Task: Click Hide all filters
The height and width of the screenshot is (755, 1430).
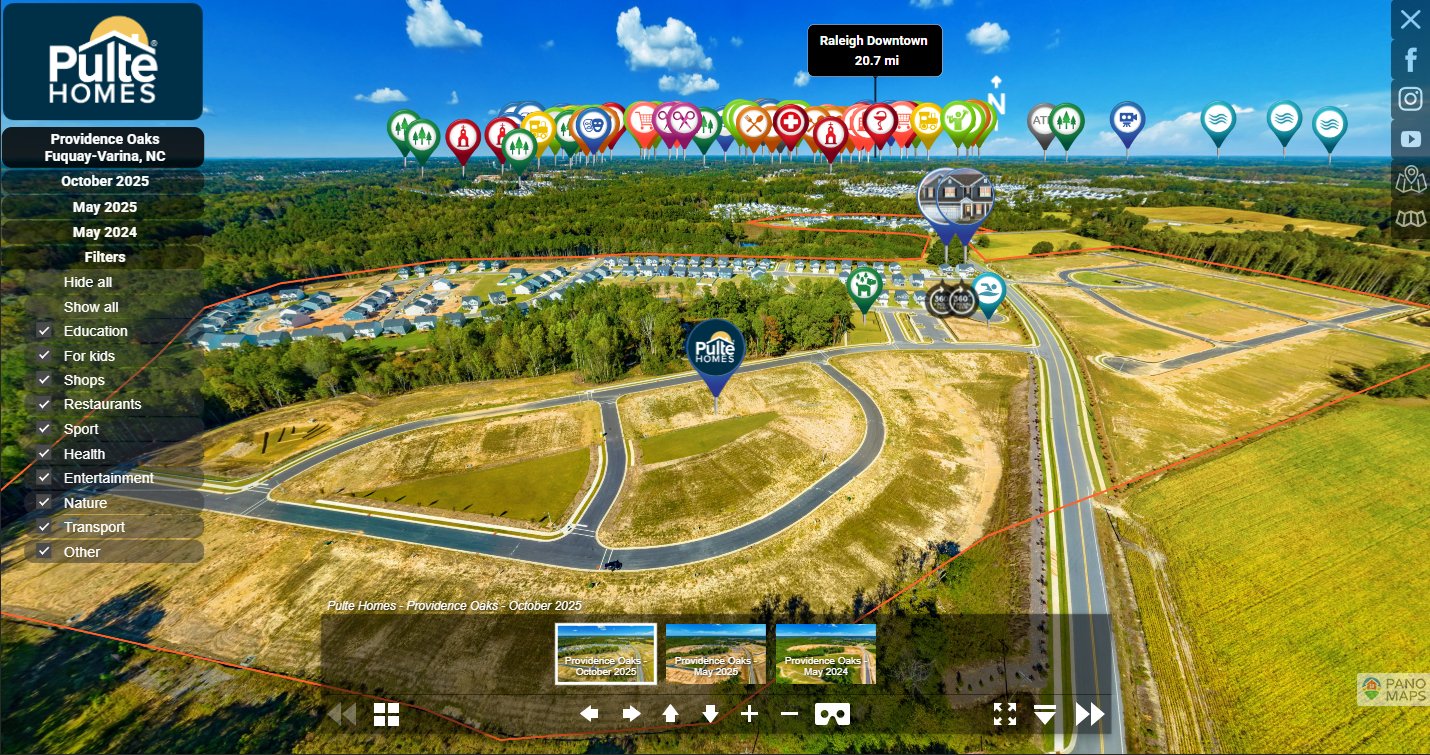Action: pos(88,282)
